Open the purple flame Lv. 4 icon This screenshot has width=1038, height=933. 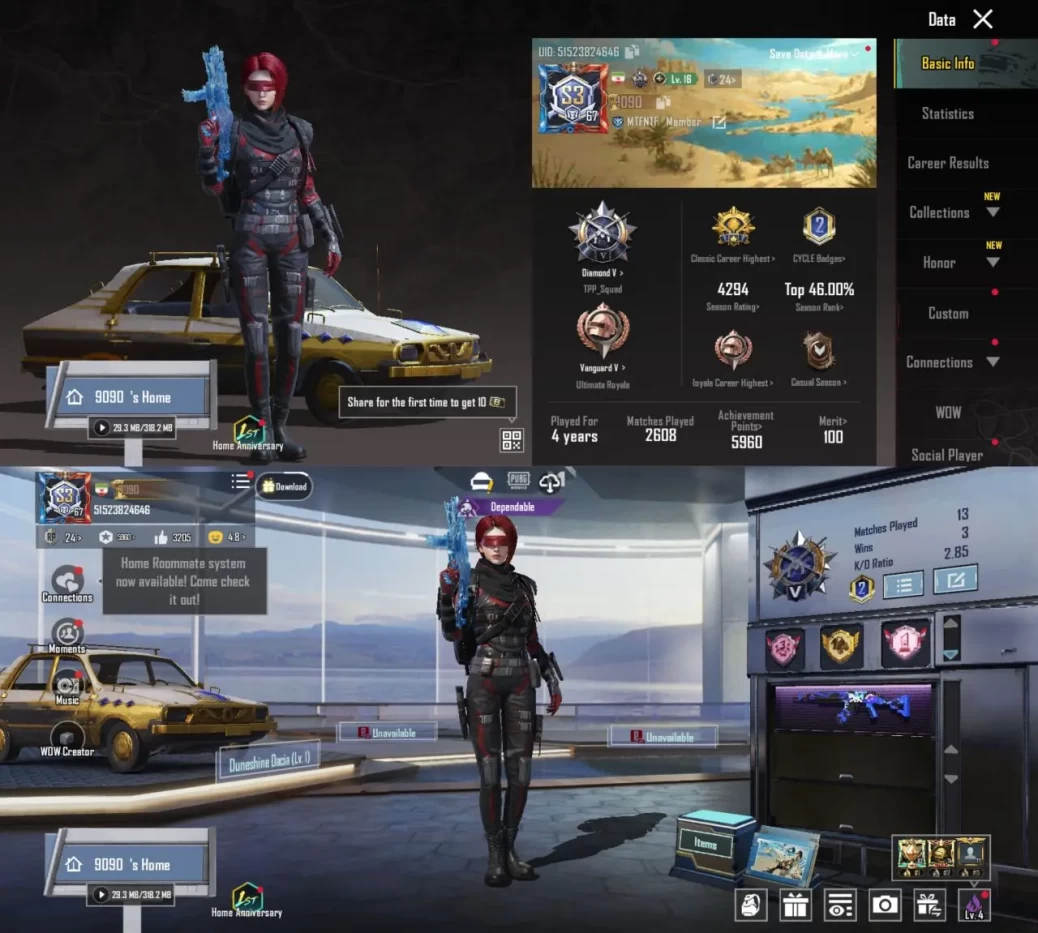973,905
